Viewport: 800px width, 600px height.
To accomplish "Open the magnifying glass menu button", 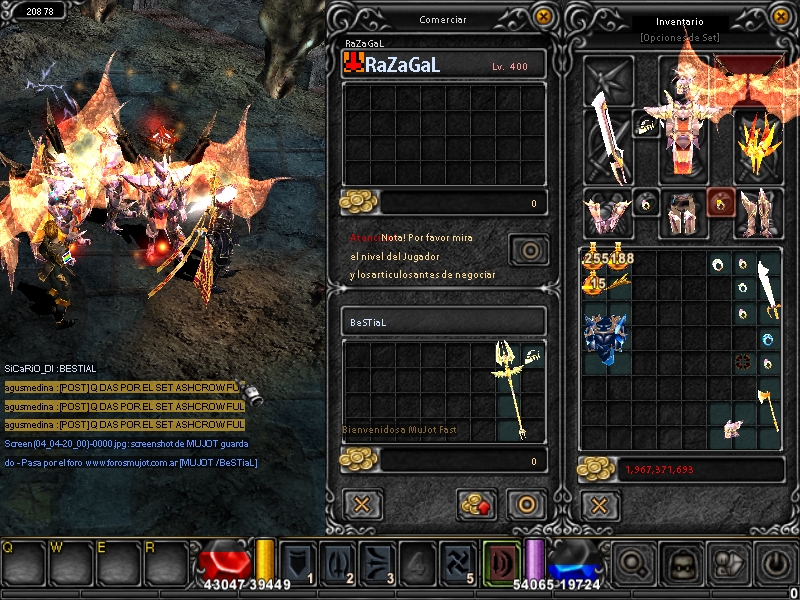I will click(635, 564).
